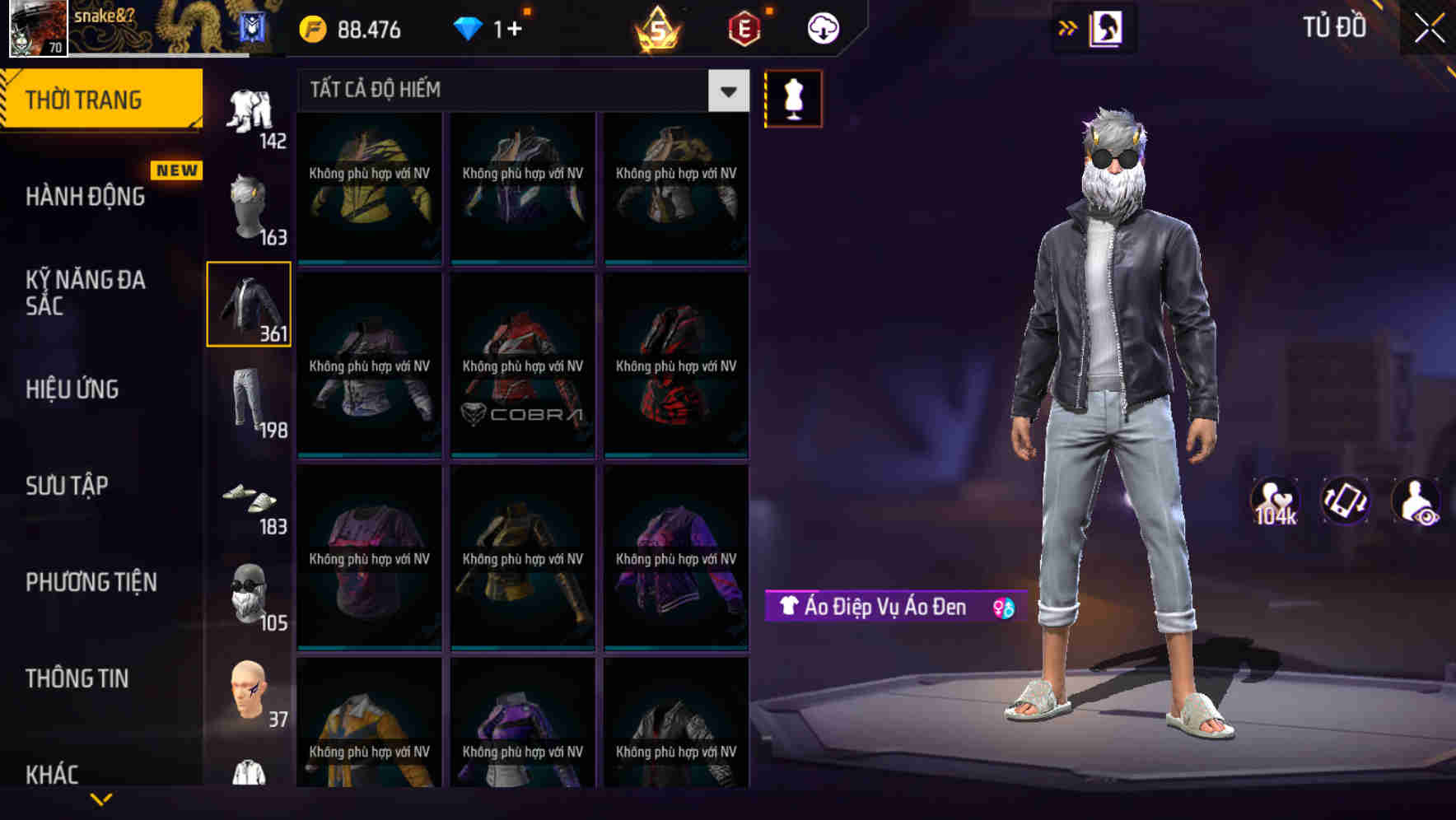Expand the sidebar with the bottom chevron
This screenshot has width=1456, height=820.
click(103, 799)
